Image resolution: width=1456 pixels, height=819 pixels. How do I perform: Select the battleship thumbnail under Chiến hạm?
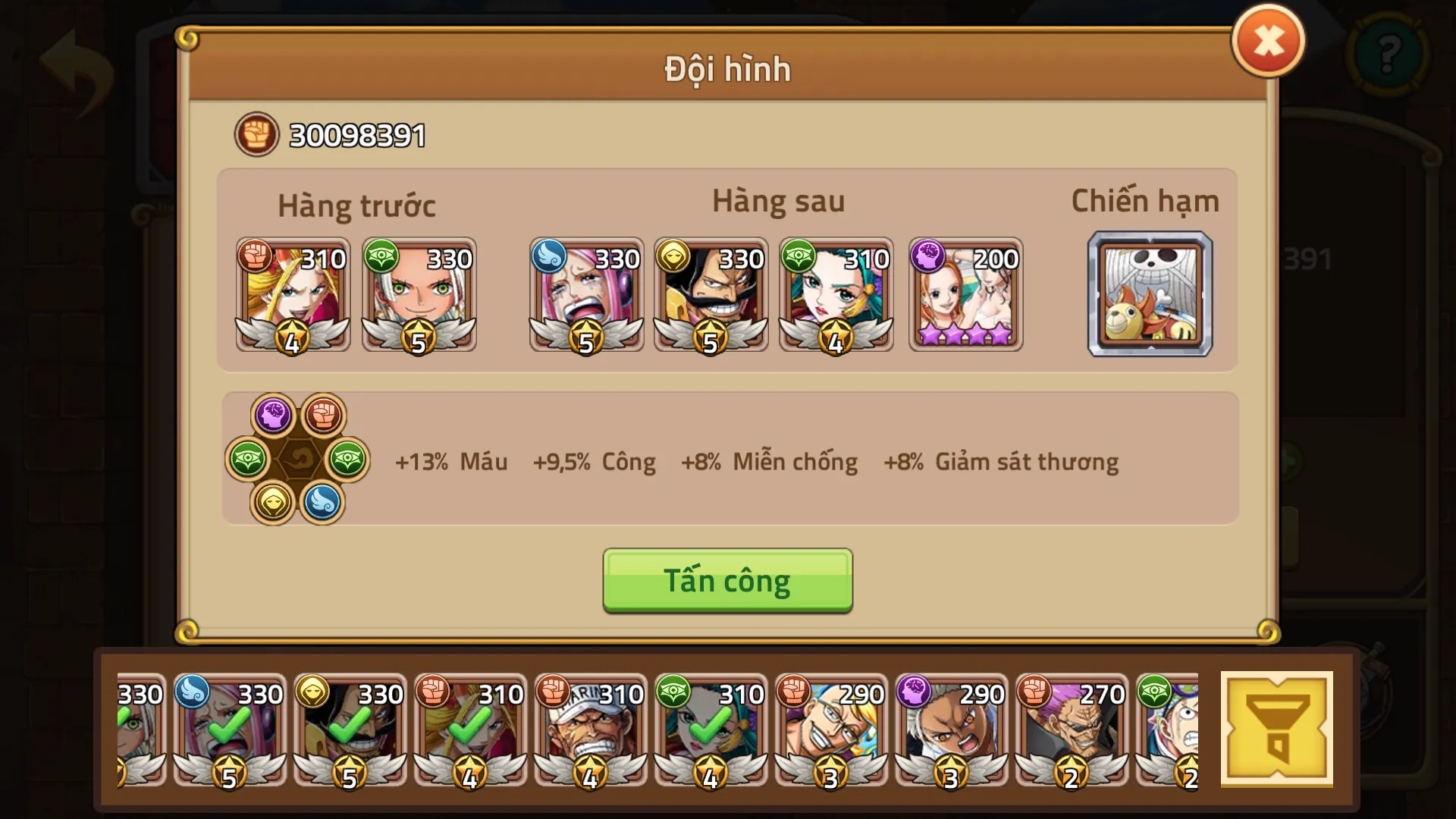(x=1150, y=296)
